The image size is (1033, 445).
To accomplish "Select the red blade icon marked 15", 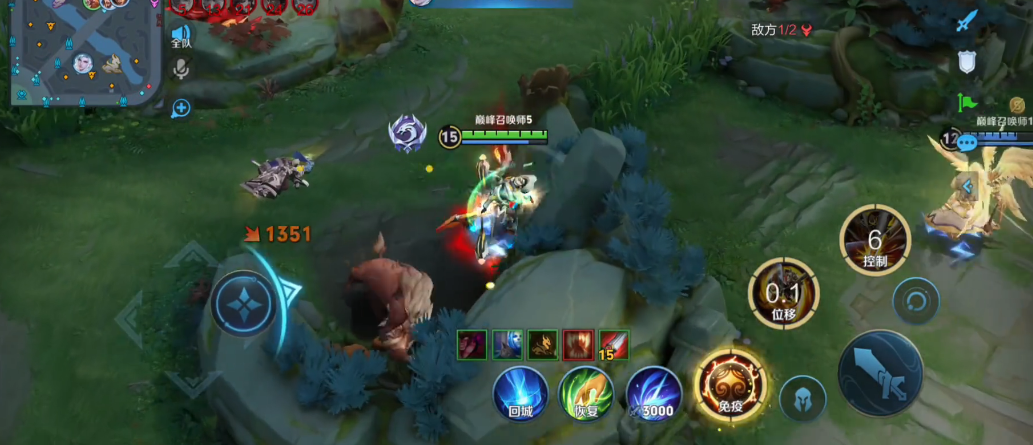I will (x=613, y=344).
